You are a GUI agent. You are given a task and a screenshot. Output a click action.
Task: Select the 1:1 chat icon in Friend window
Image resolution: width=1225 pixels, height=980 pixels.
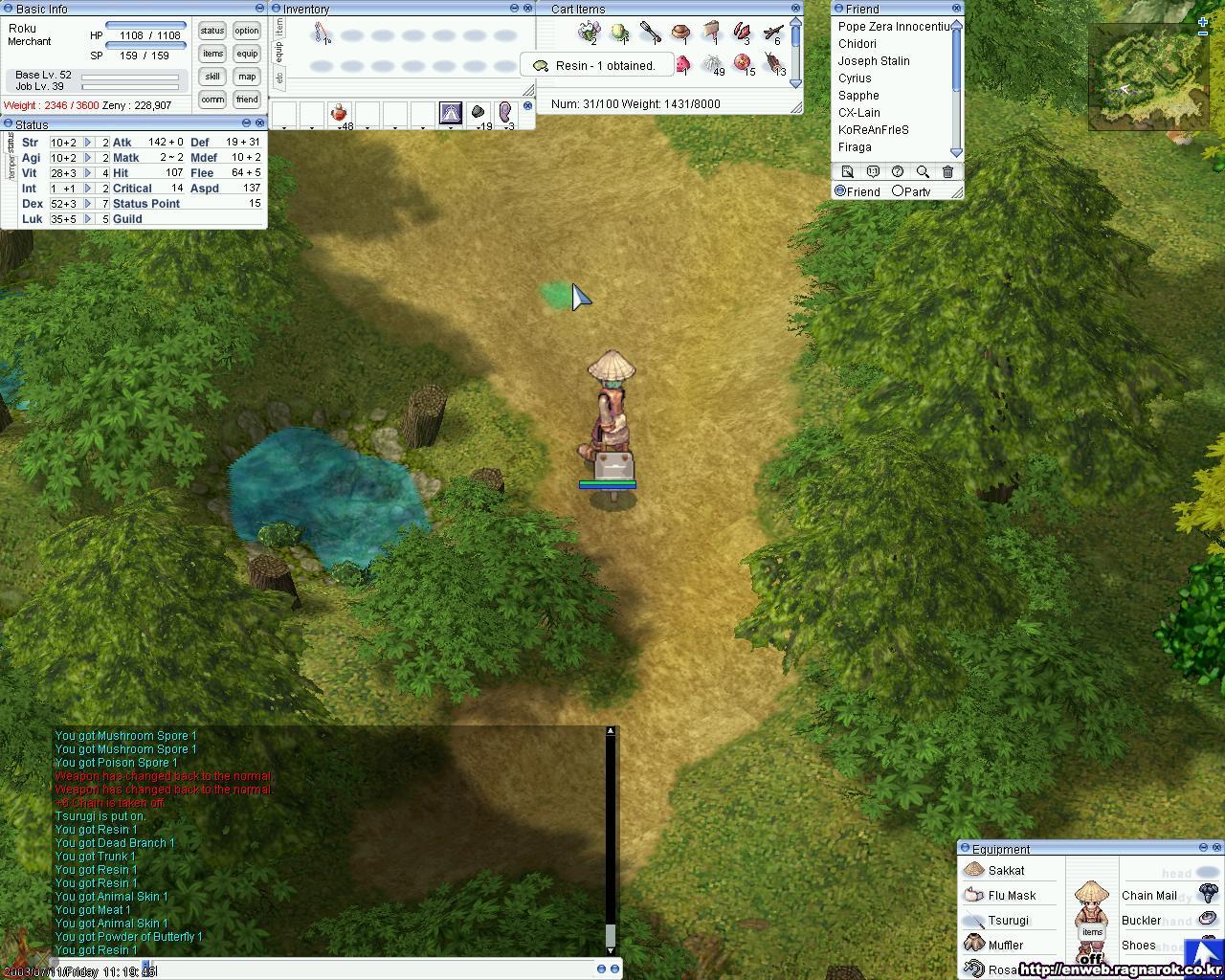click(x=872, y=170)
